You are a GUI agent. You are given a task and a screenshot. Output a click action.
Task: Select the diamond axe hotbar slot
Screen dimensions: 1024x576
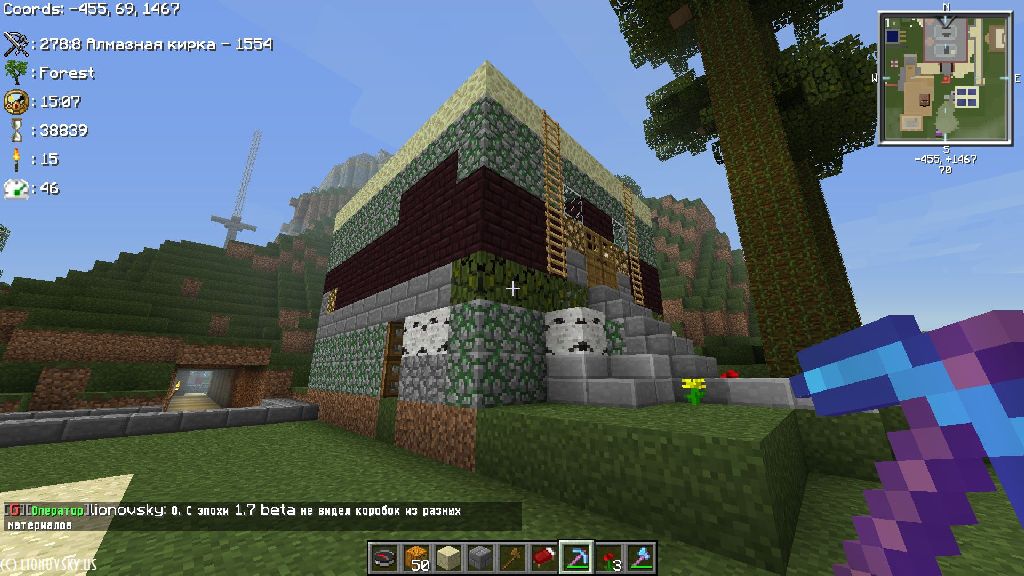pyautogui.click(x=640, y=557)
